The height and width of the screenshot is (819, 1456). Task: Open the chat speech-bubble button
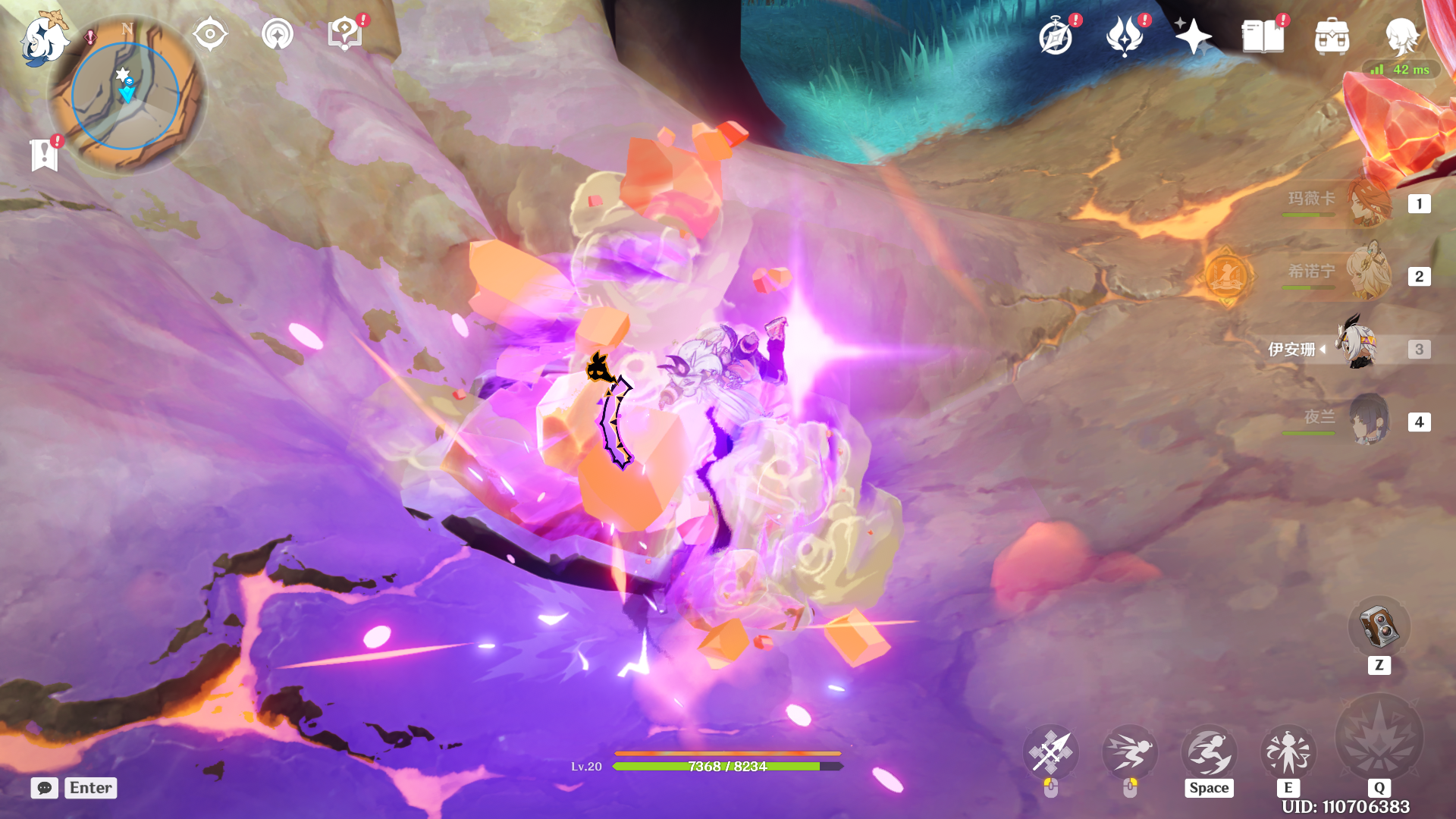pyautogui.click(x=45, y=788)
